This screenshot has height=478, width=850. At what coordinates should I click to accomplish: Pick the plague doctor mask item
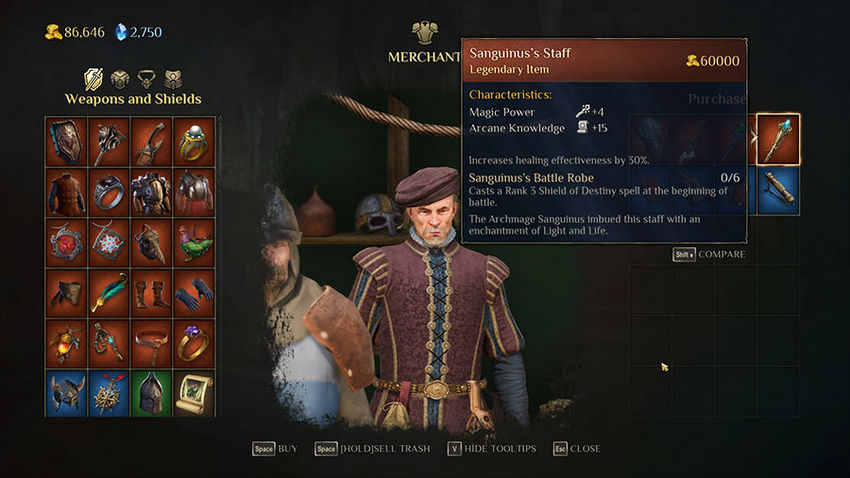click(x=151, y=242)
